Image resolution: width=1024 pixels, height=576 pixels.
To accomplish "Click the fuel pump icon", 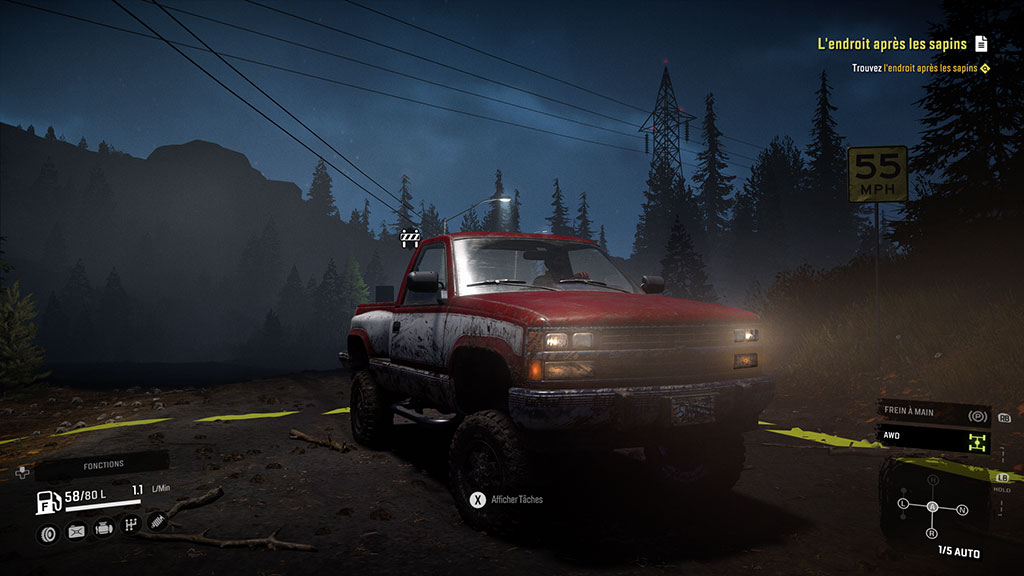I will [47, 503].
